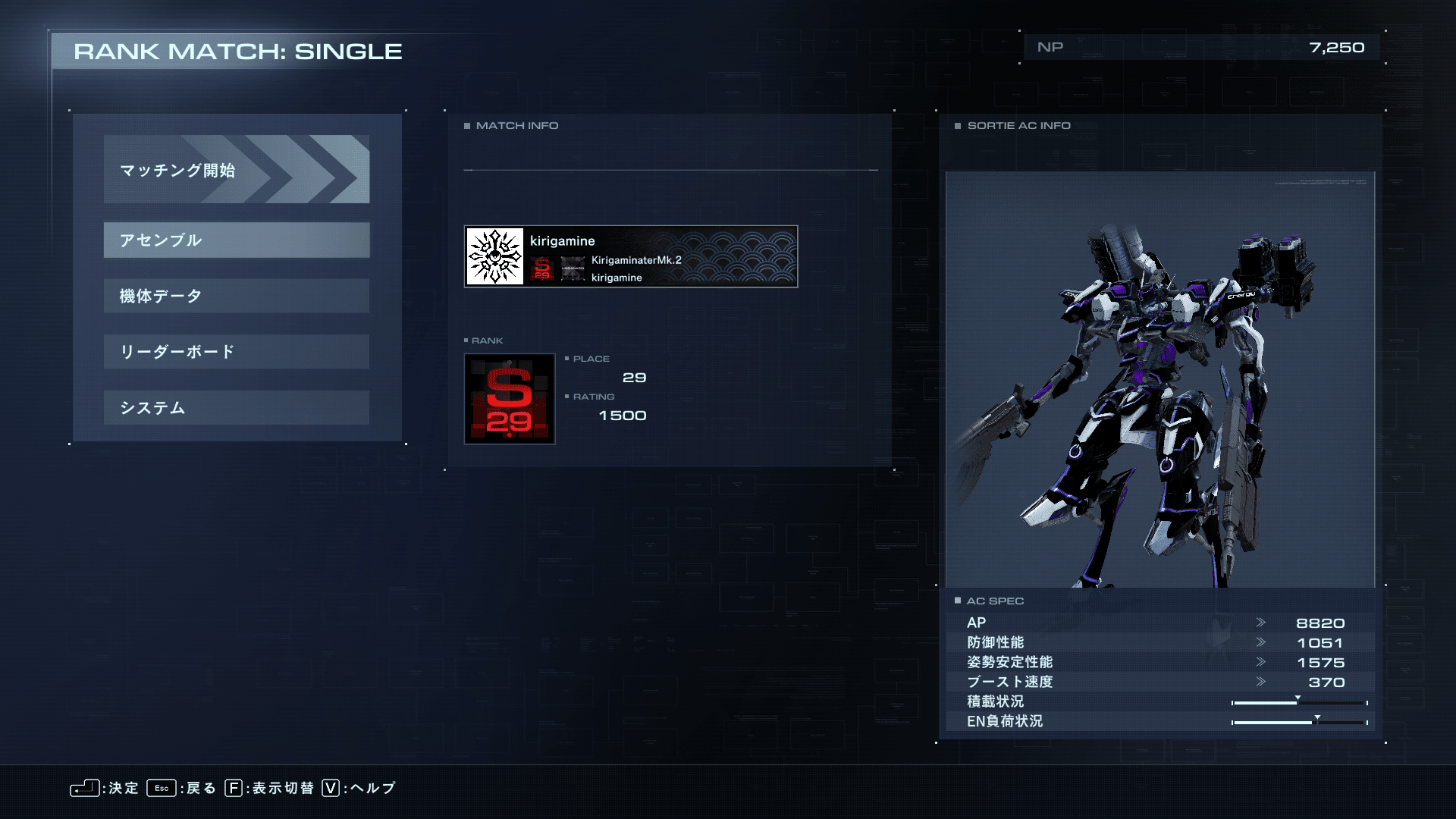Open the リーダーボード leaderboard

point(236,352)
